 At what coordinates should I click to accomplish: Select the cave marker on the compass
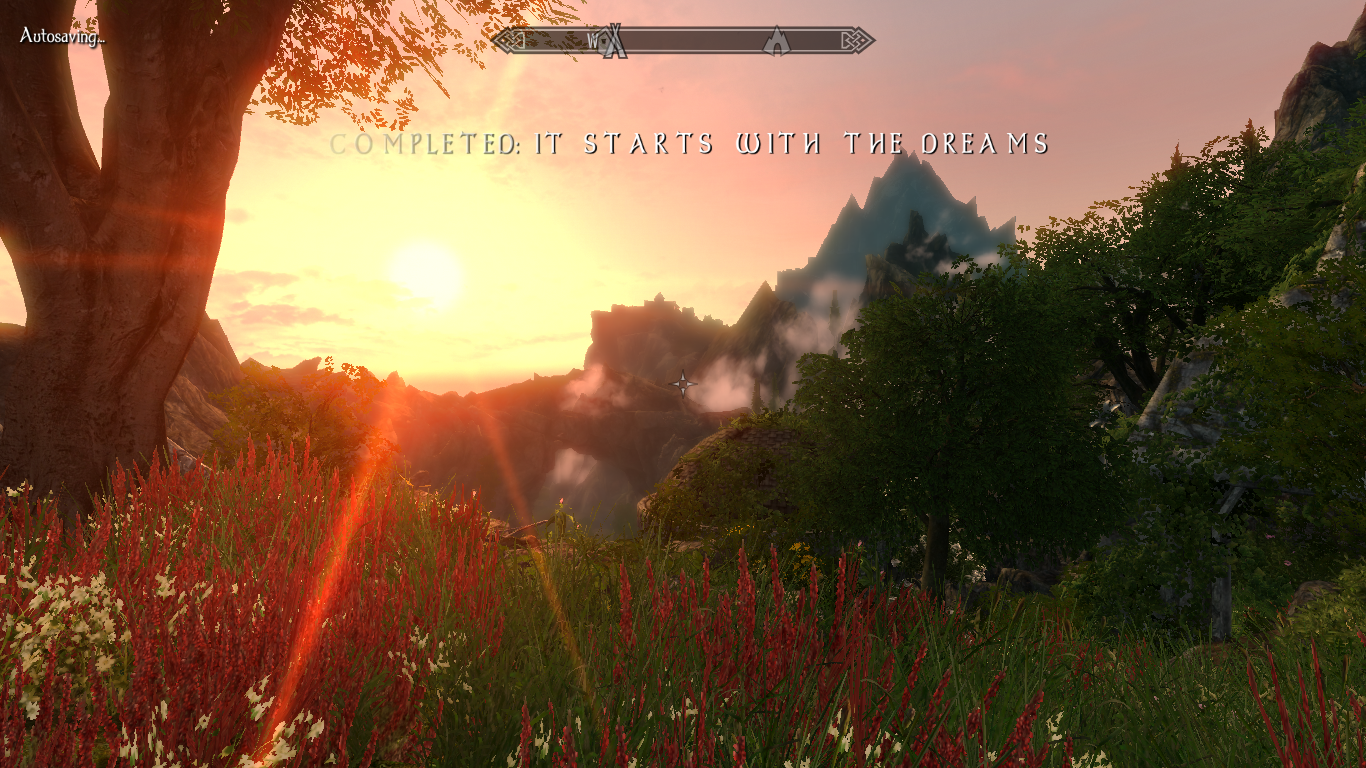(x=776, y=41)
